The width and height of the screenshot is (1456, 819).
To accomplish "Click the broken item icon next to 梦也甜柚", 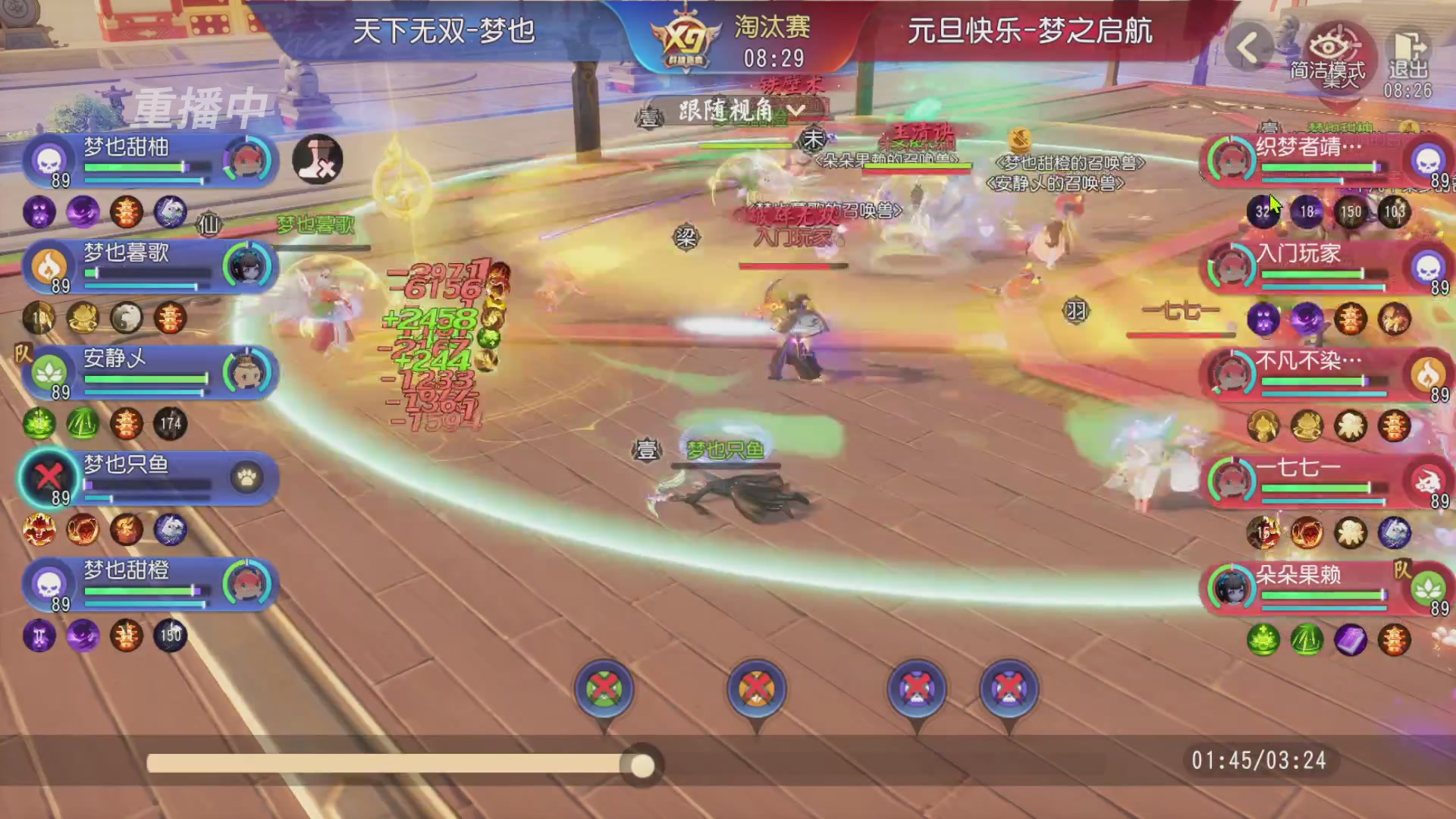I will tap(318, 159).
